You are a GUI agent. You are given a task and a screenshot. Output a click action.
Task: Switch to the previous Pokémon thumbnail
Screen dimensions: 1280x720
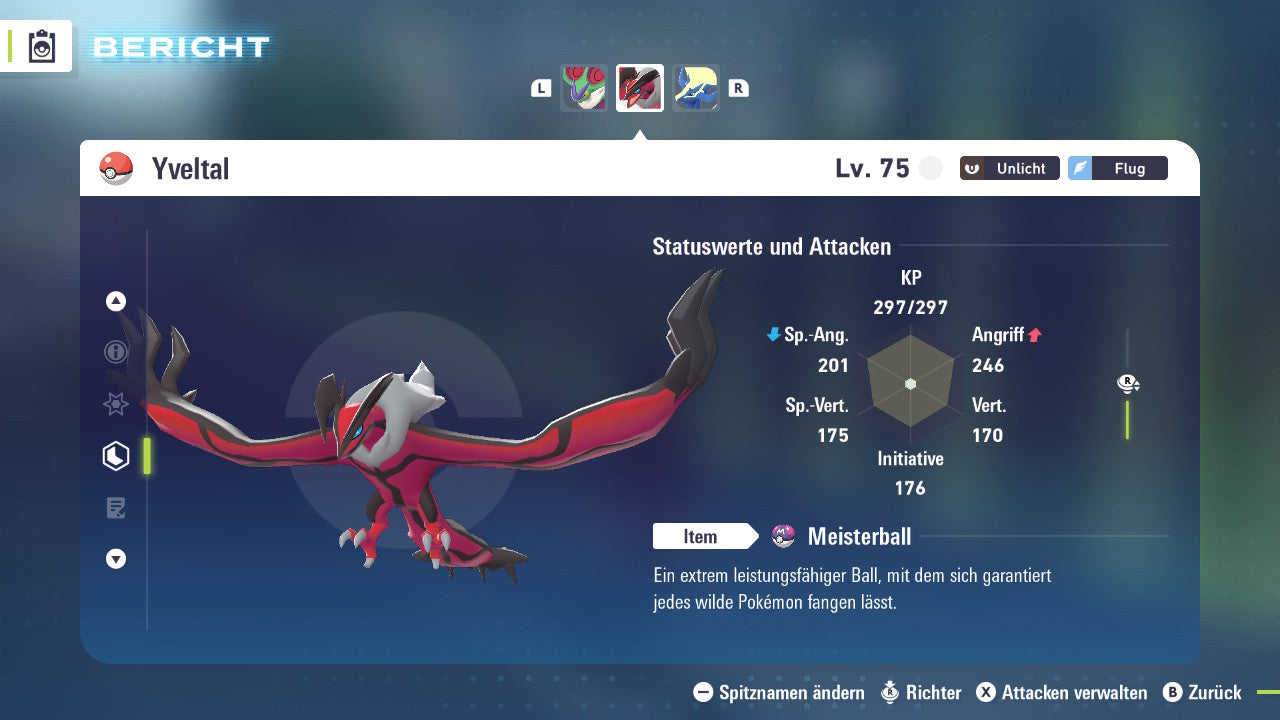584,87
